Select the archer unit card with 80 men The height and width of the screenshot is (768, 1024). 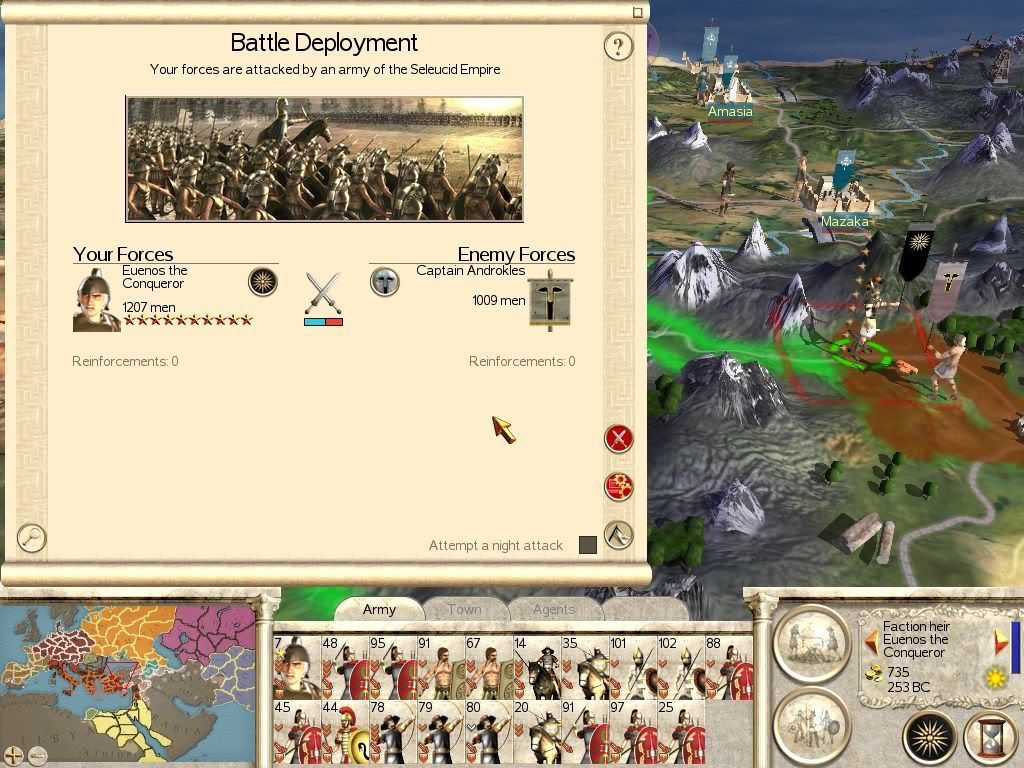click(x=489, y=731)
